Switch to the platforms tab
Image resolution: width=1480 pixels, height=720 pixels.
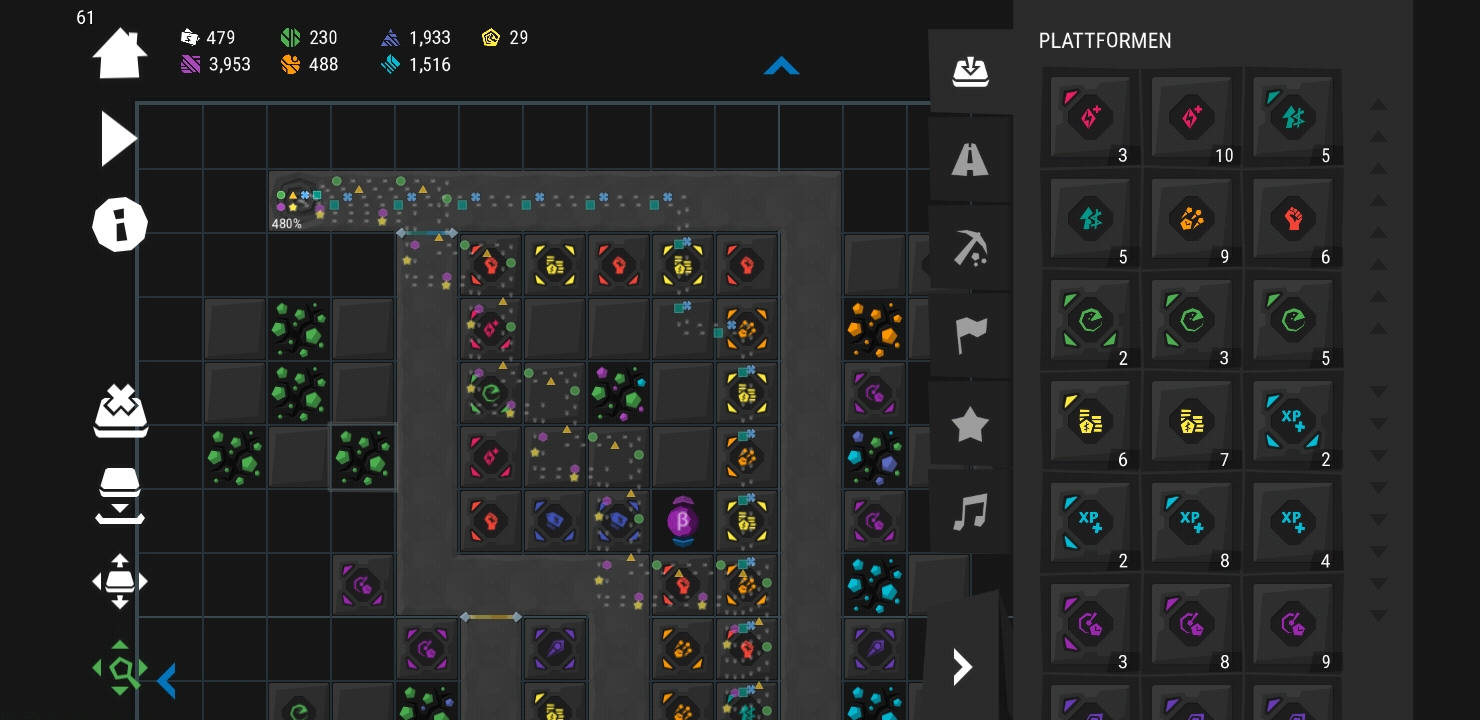tap(970, 72)
